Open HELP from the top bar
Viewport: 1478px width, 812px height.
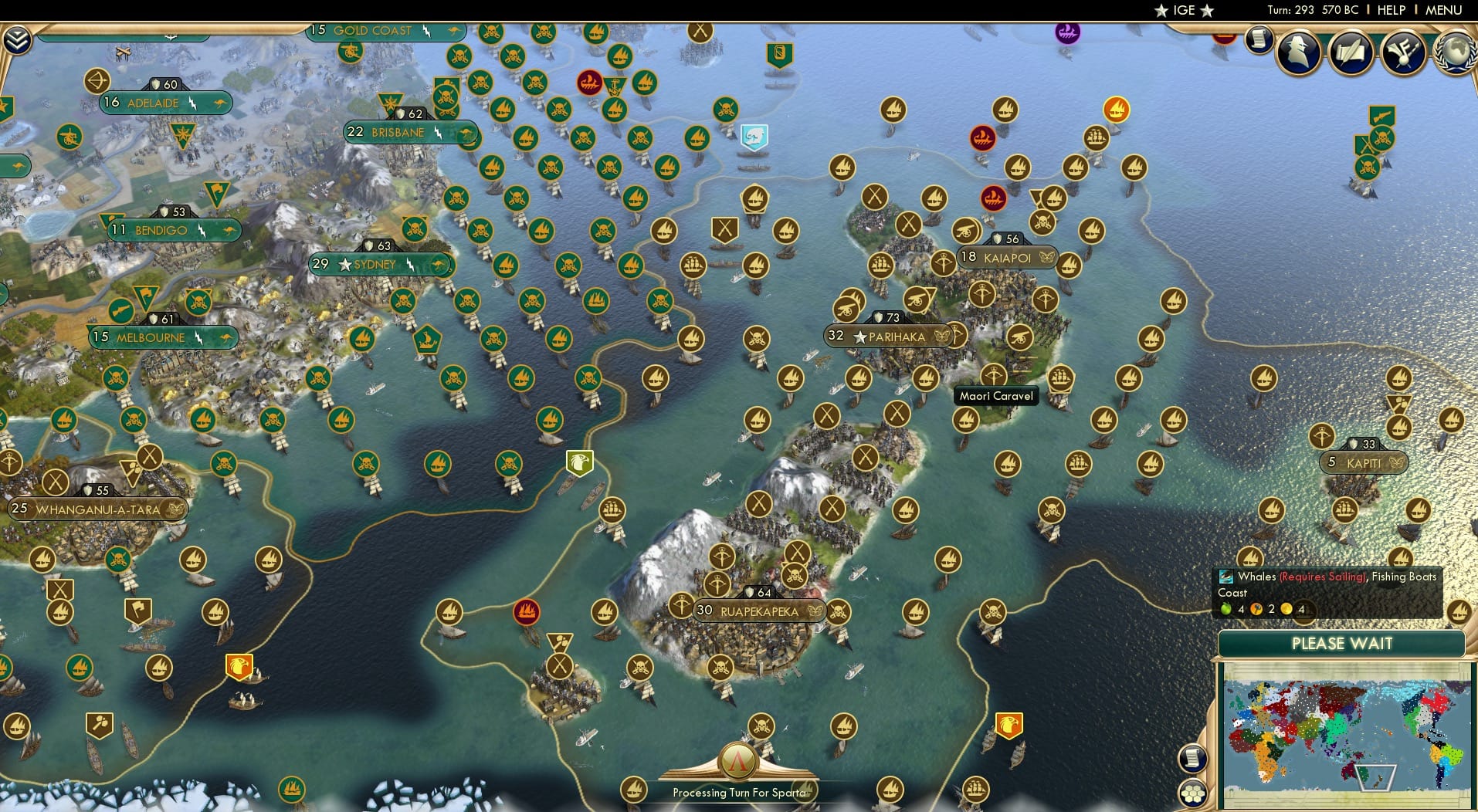pos(1391,10)
